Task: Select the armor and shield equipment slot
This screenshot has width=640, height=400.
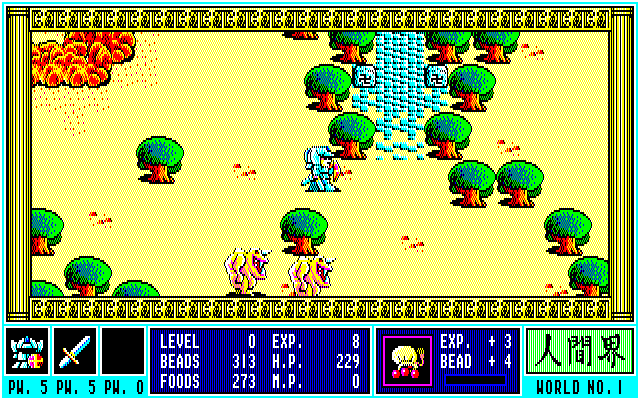Action: tap(27, 351)
